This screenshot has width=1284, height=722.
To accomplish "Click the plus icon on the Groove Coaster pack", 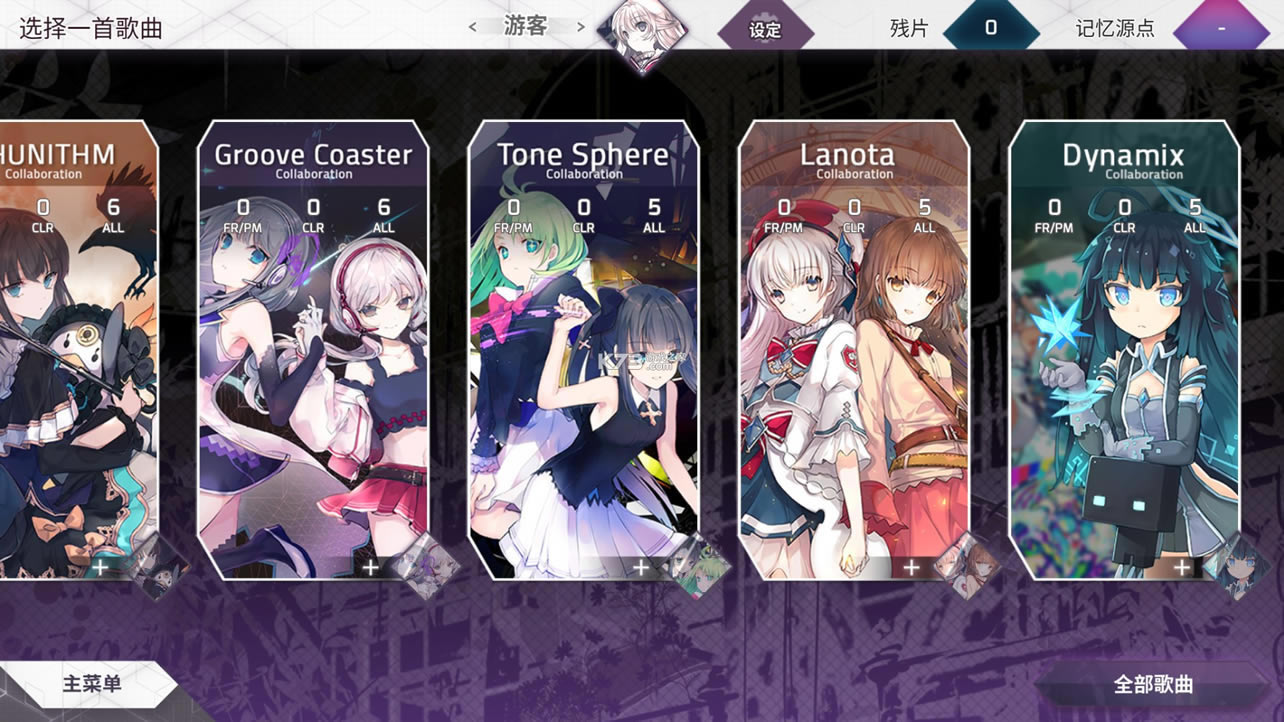I will 371,566.
